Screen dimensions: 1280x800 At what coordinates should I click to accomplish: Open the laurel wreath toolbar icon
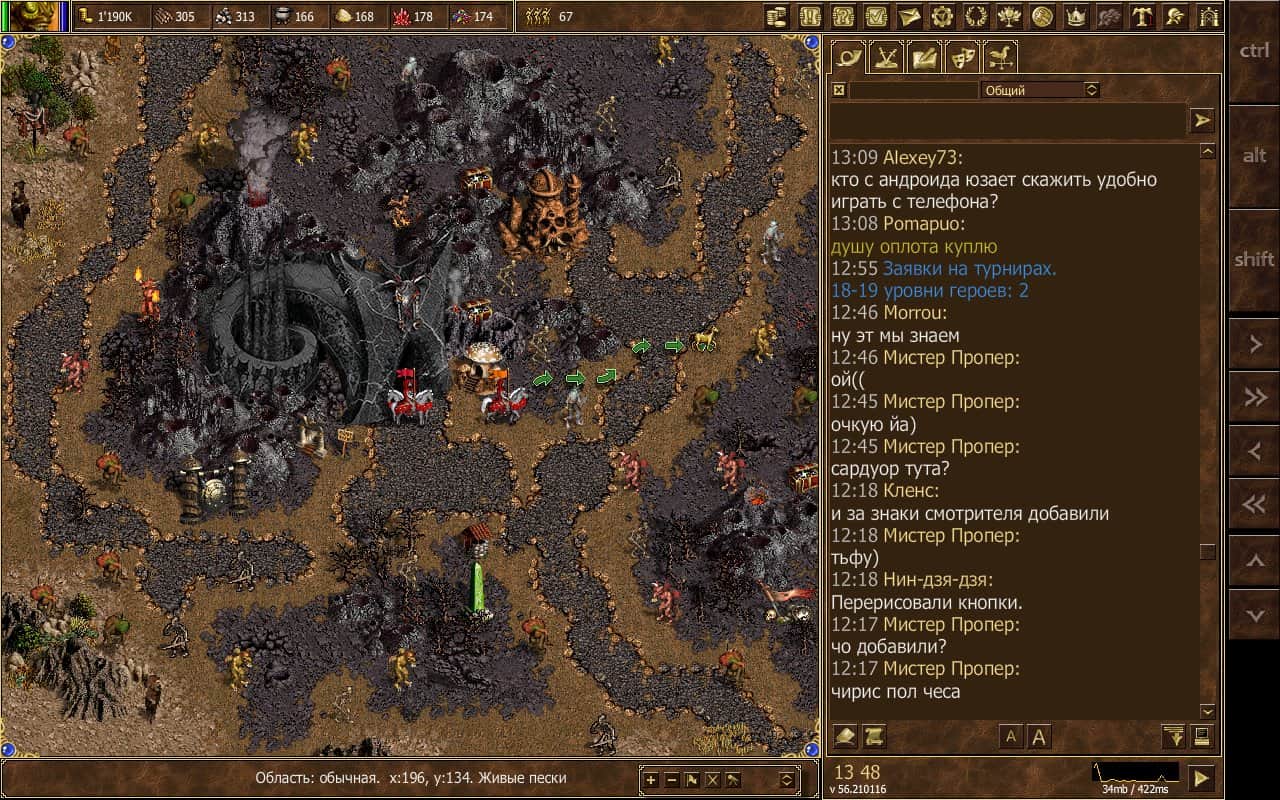(975, 16)
